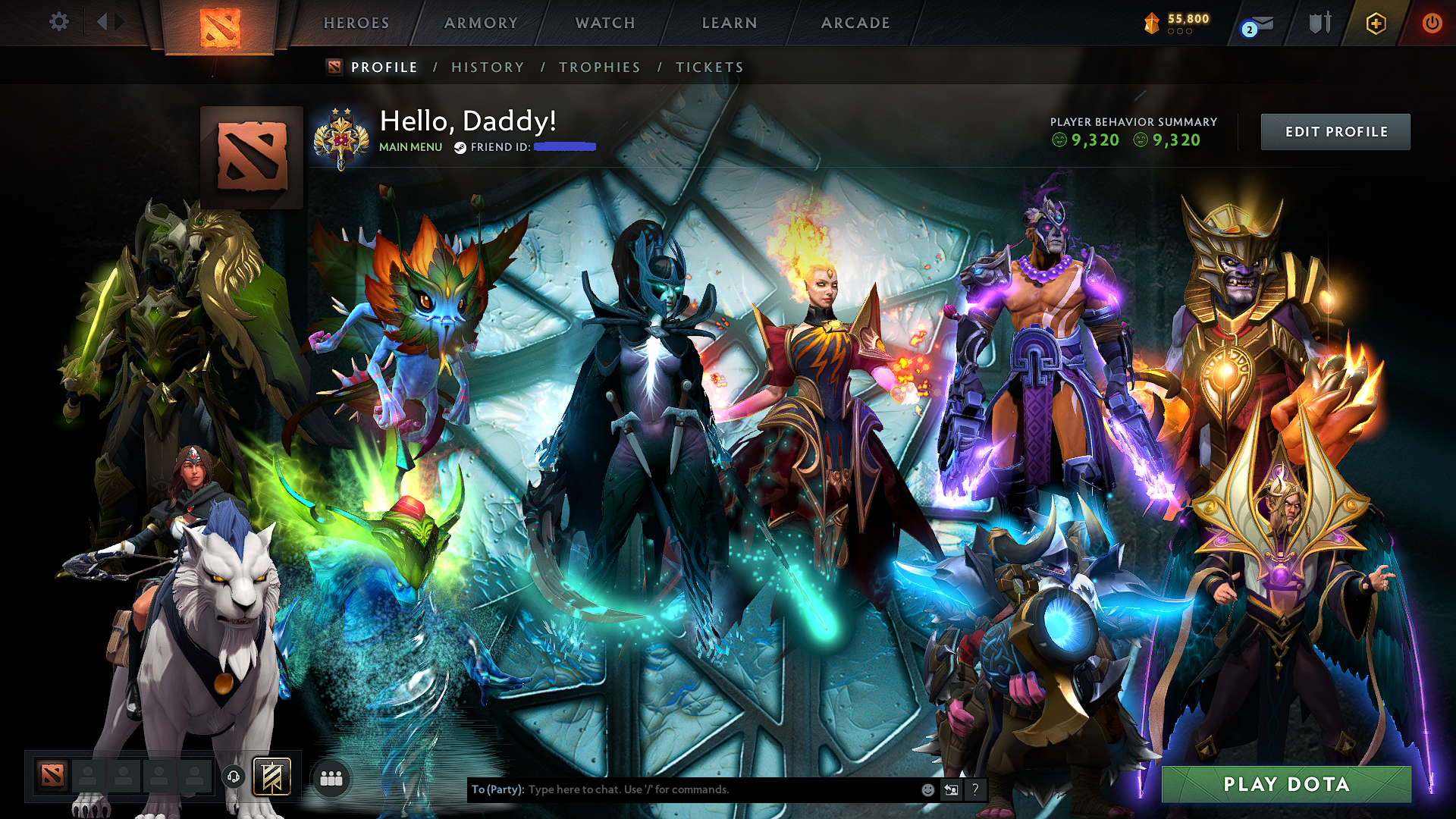Open the emoticon picker in chat bar
Viewport: 1456px width, 819px height.
click(927, 789)
